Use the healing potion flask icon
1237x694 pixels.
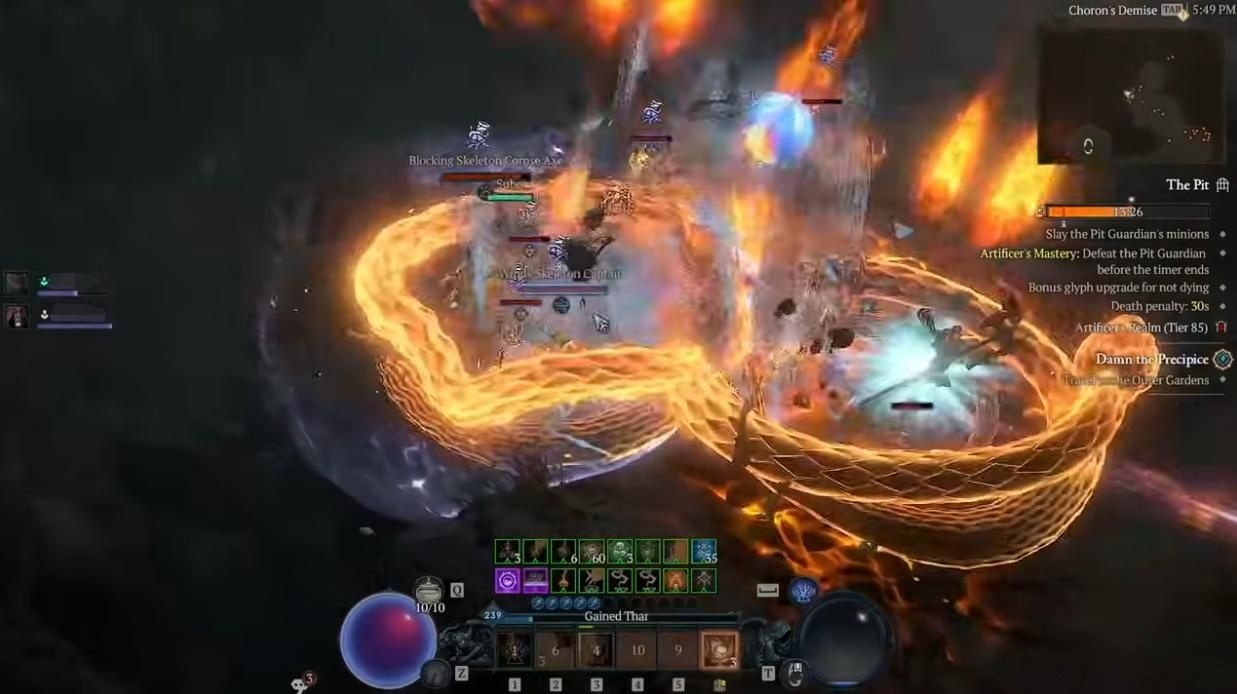[x=429, y=590]
